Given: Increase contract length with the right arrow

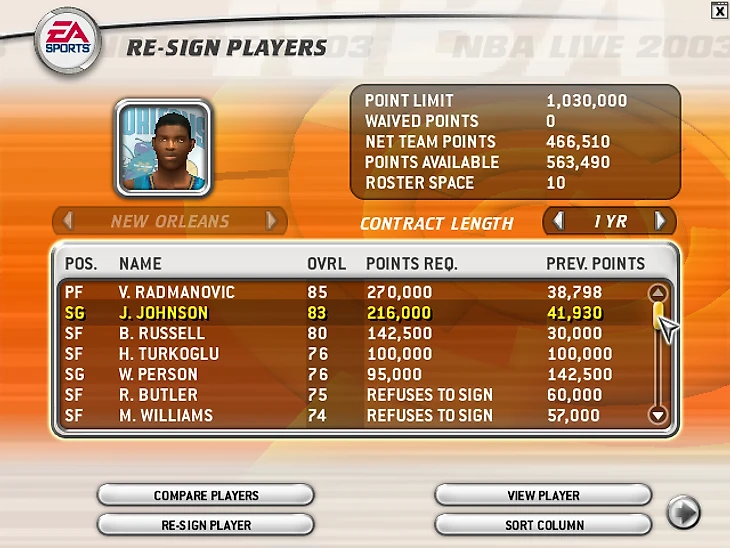Looking at the screenshot, I should pos(660,221).
